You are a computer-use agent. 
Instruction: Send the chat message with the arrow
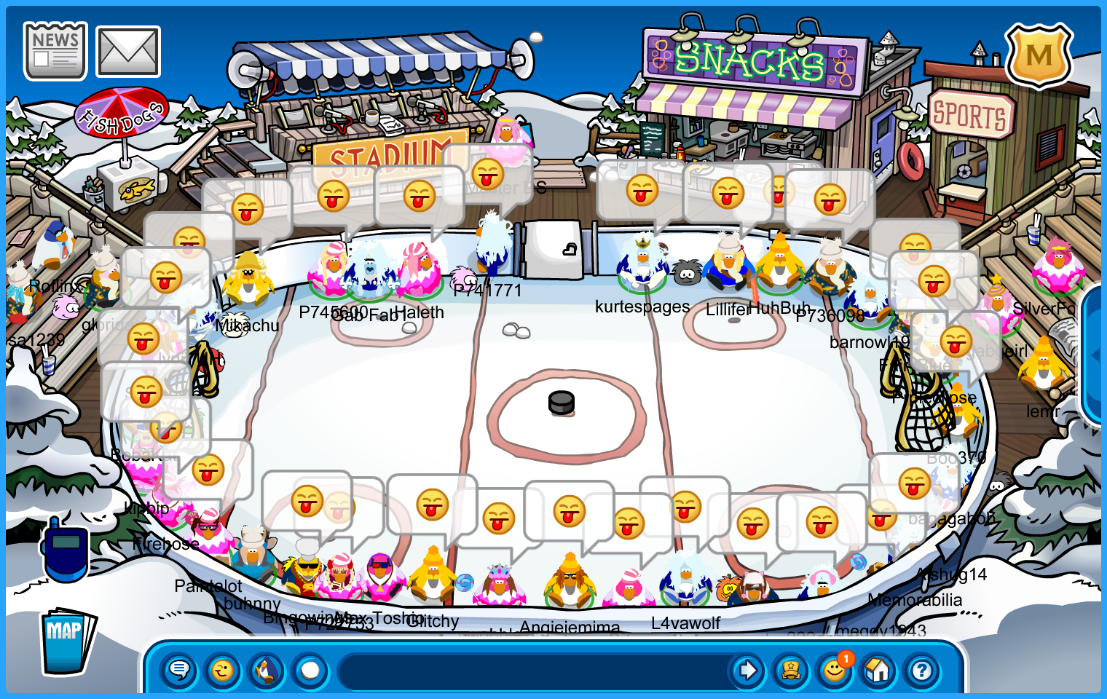coord(746,670)
